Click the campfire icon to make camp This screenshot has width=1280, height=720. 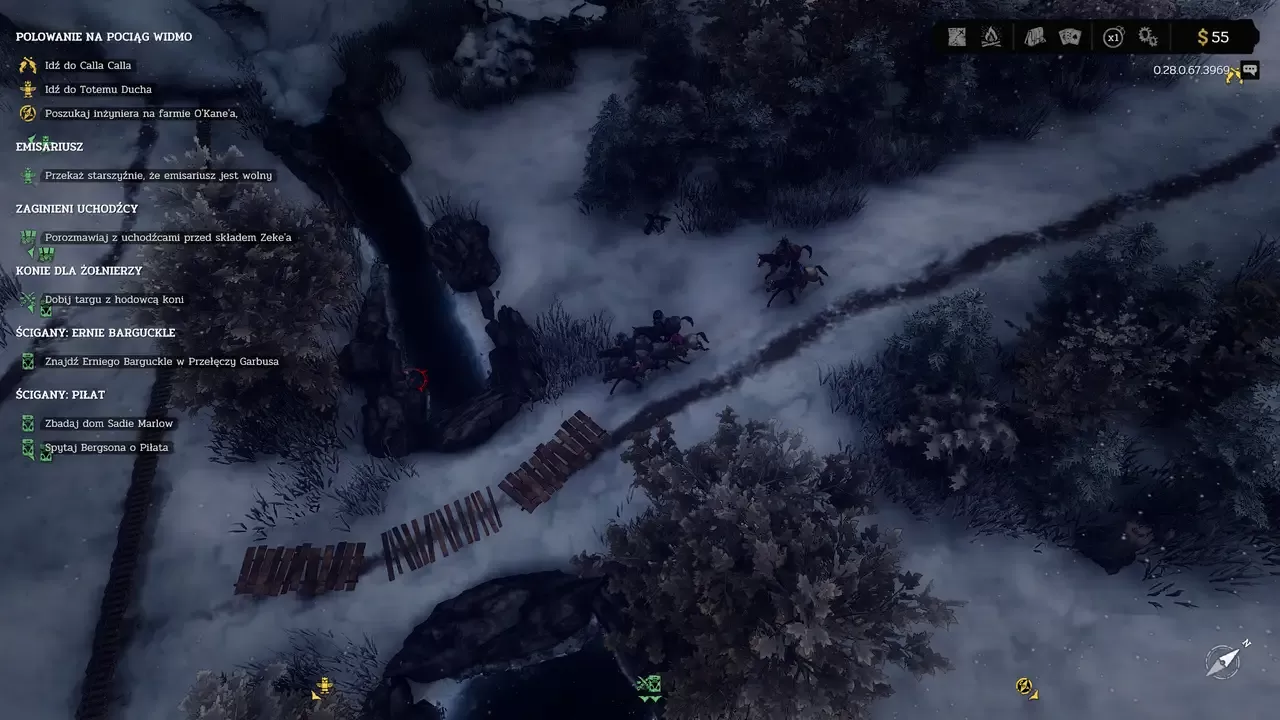[x=991, y=37]
